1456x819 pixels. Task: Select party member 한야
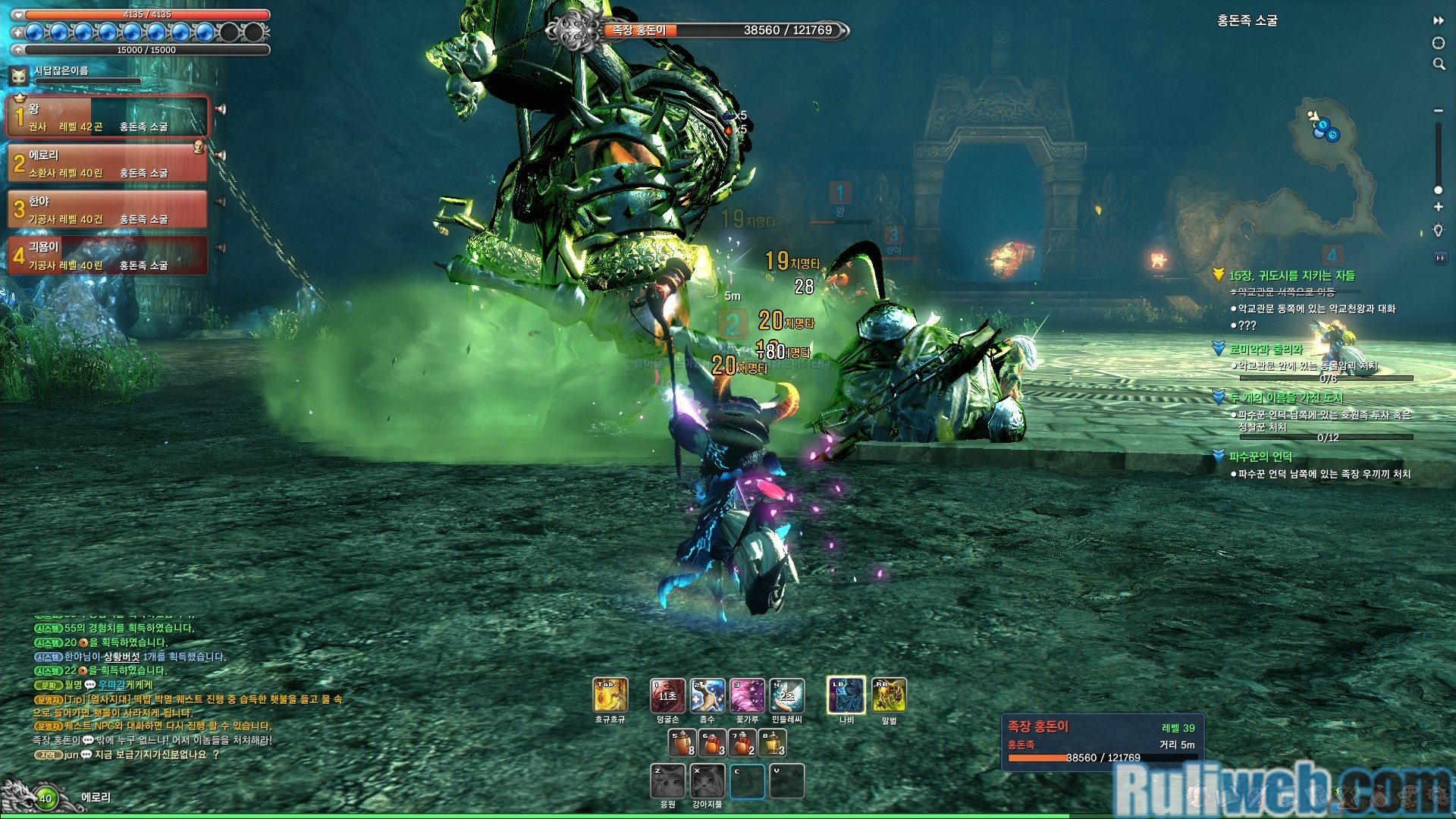point(107,209)
